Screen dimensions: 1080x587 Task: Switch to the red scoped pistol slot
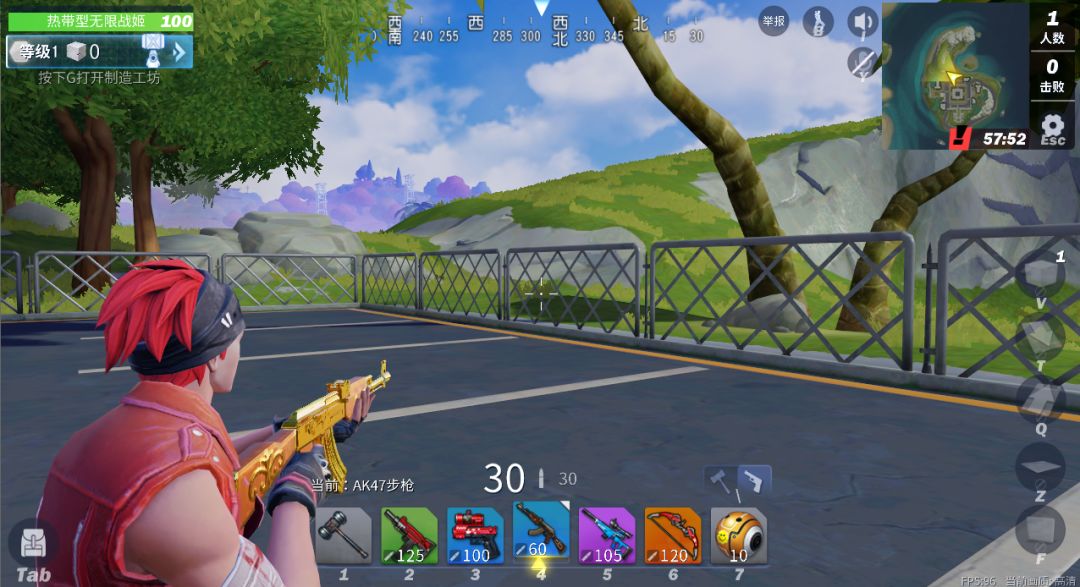pos(475,535)
